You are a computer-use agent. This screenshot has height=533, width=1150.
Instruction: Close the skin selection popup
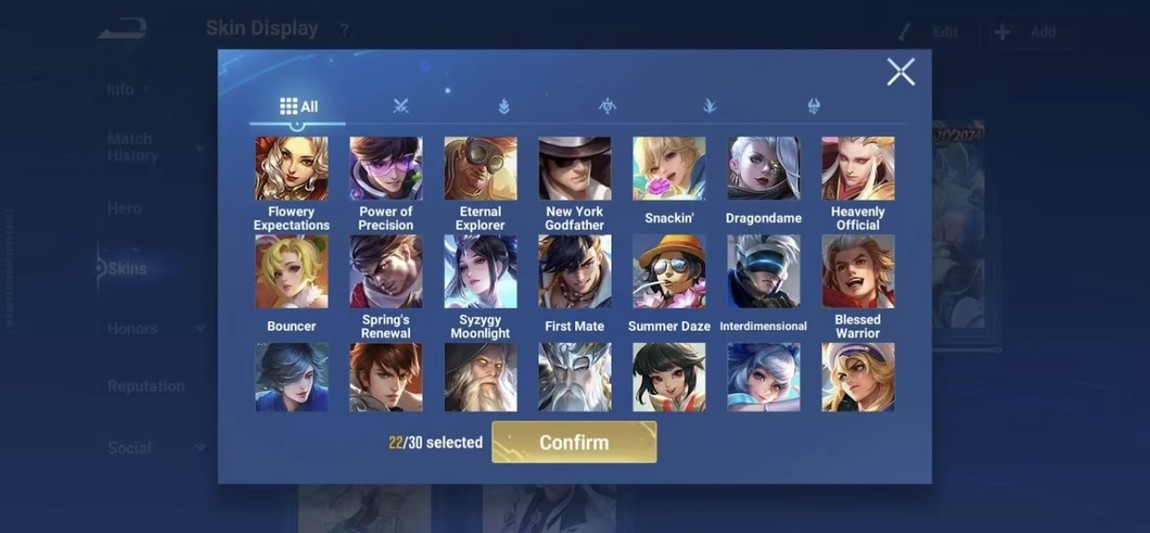tap(900, 72)
